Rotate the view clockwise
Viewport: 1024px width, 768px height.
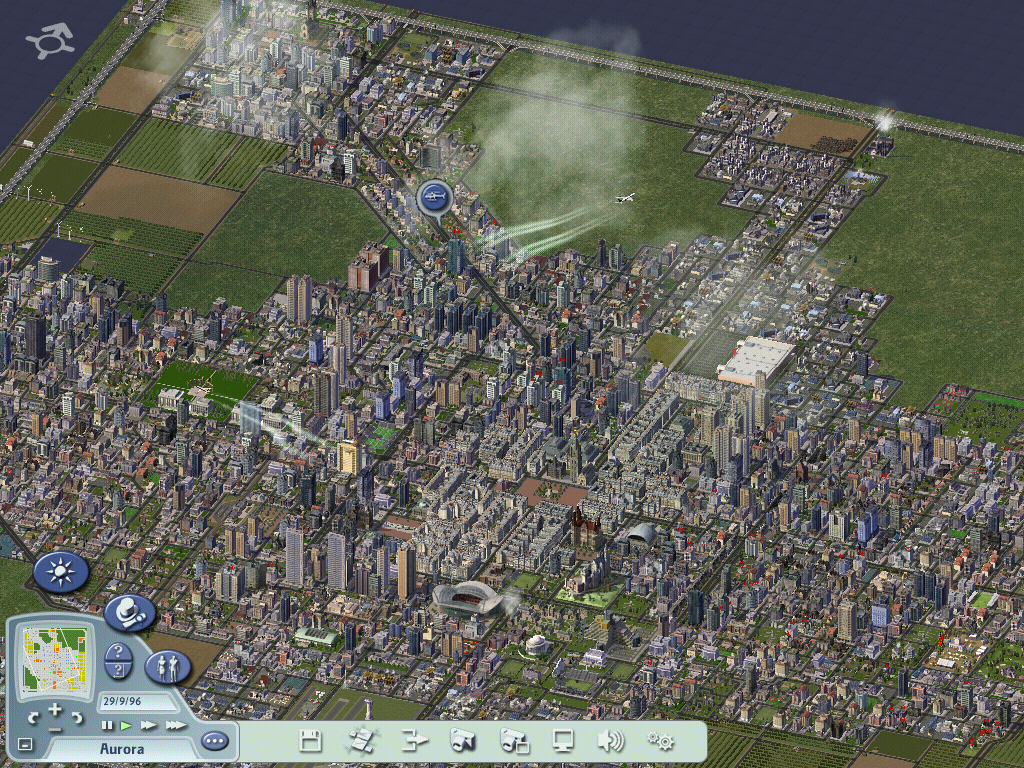point(77,717)
